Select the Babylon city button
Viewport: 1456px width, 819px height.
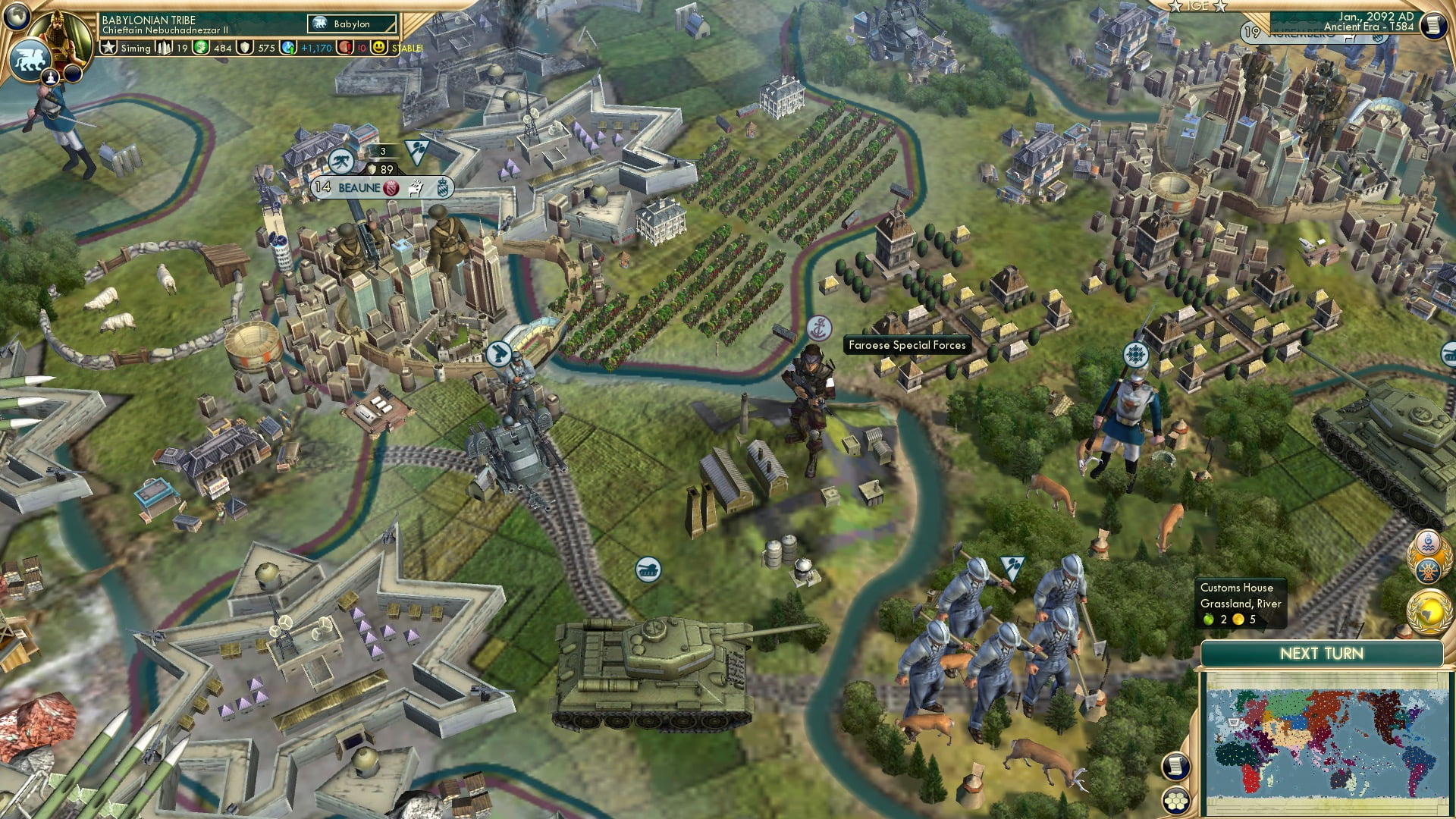click(x=351, y=24)
